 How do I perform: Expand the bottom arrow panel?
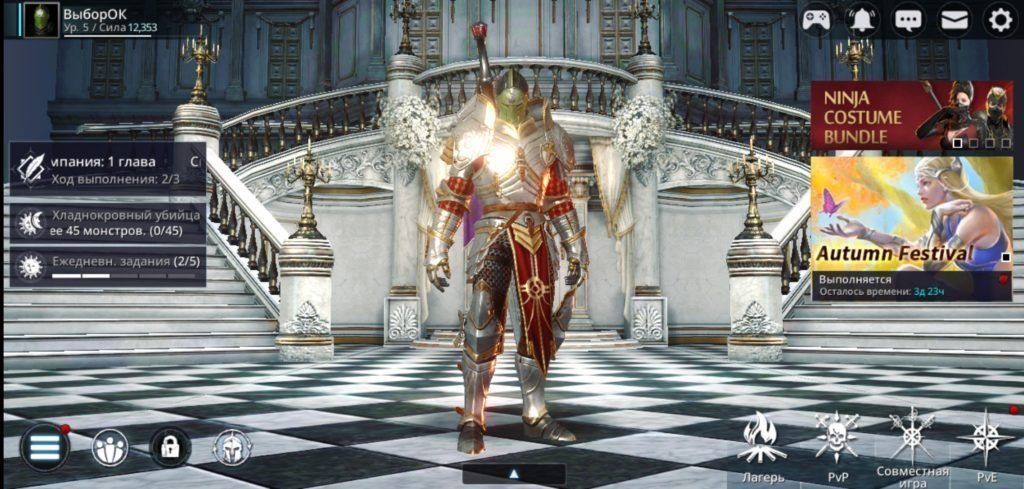click(514, 474)
